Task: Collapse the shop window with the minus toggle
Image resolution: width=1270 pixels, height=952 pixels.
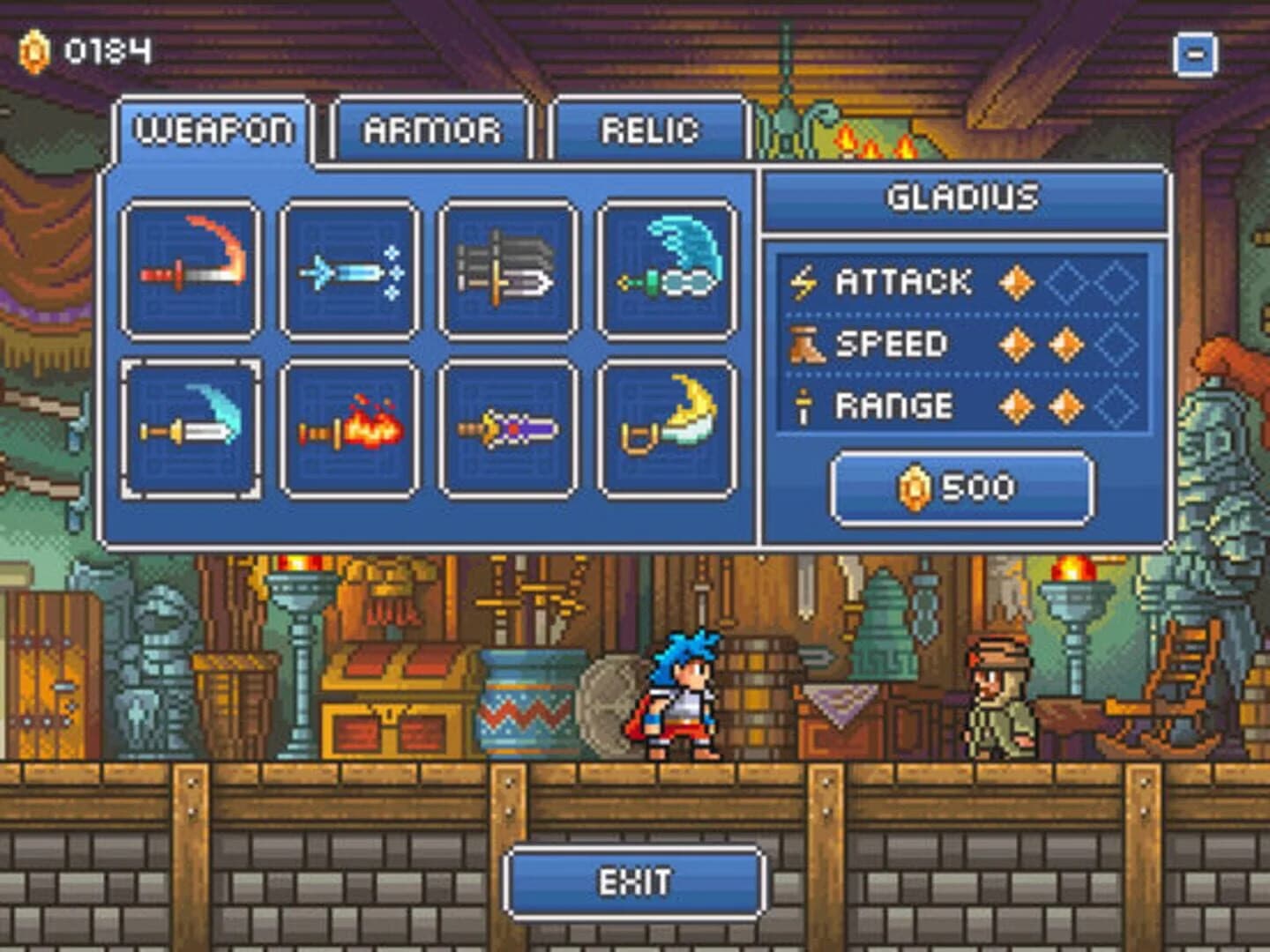Action: point(1197,55)
